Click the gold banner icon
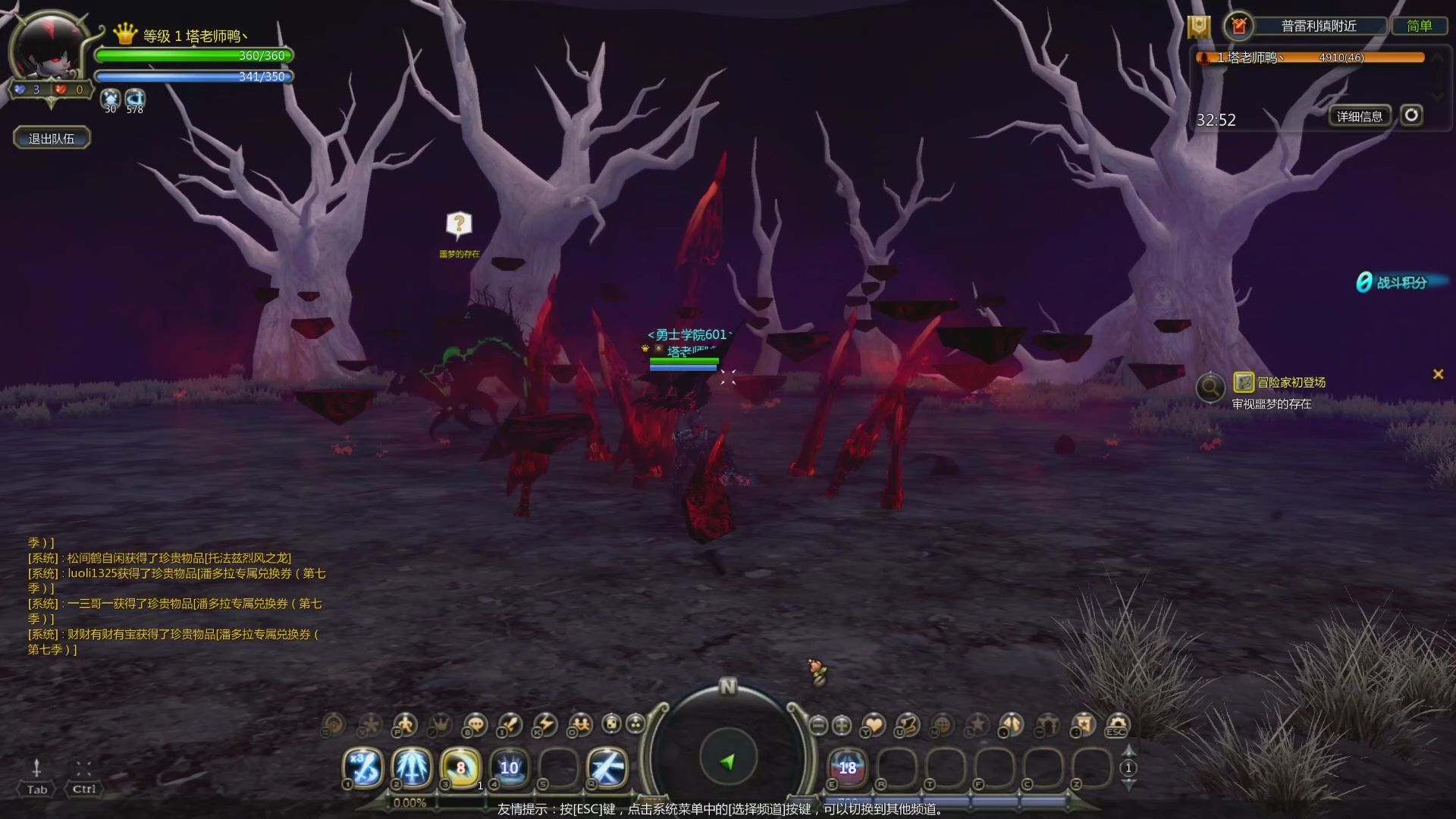The height and width of the screenshot is (819, 1456). [1199, 27]
